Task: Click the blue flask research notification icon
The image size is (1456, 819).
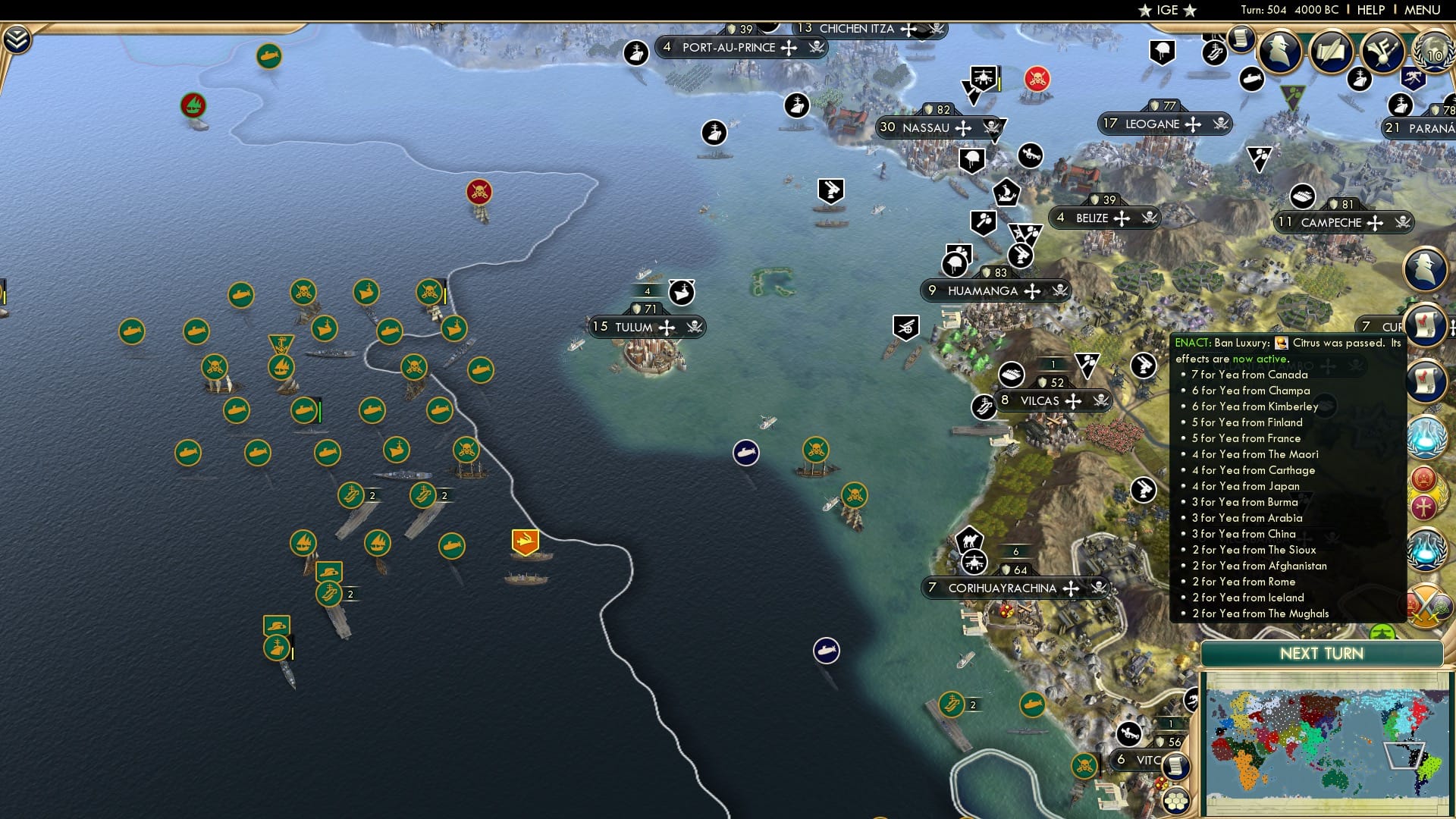Action: (x=1426, y=436)
